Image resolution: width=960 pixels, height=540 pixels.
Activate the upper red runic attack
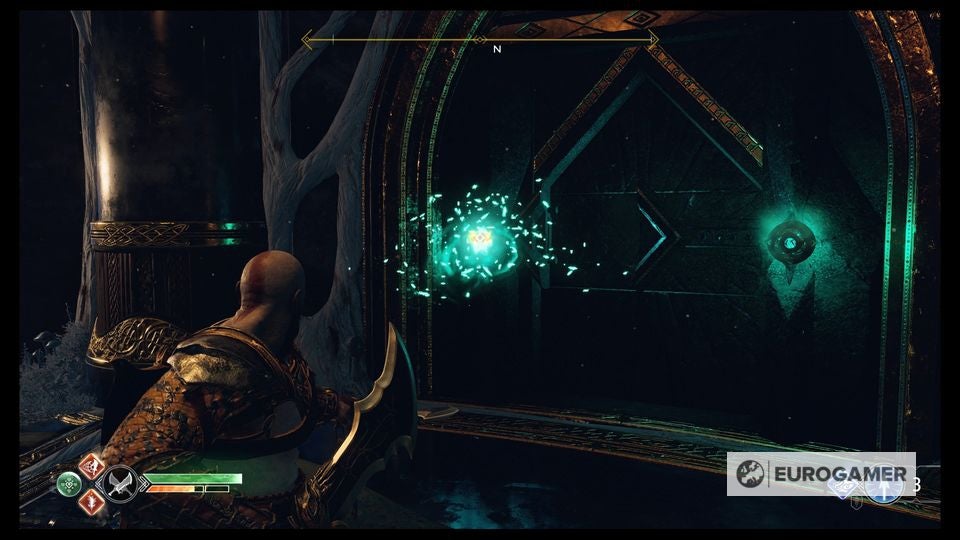(x=90, y=466)
